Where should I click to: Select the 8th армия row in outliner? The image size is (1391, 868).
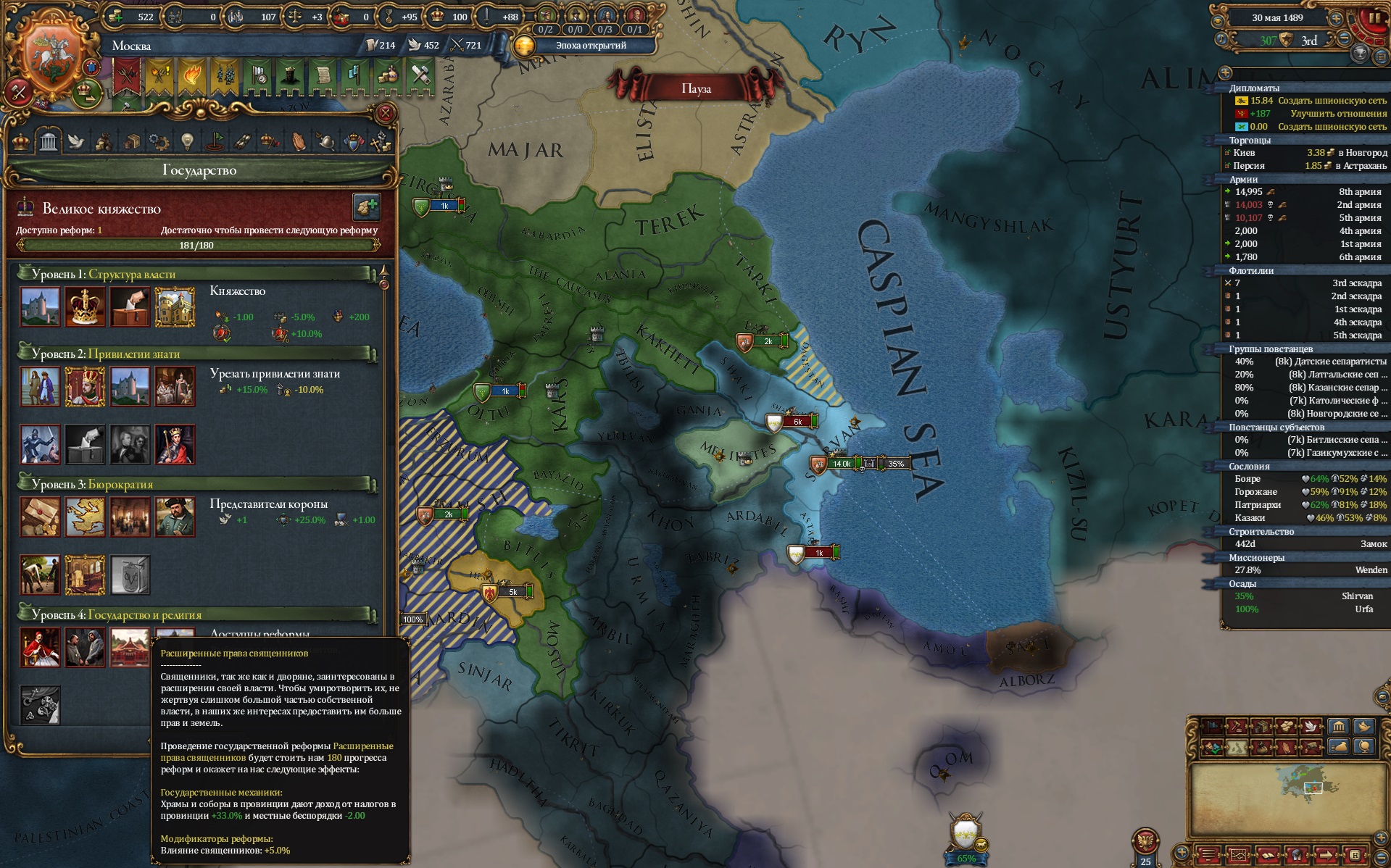[x=1305, y=192]
